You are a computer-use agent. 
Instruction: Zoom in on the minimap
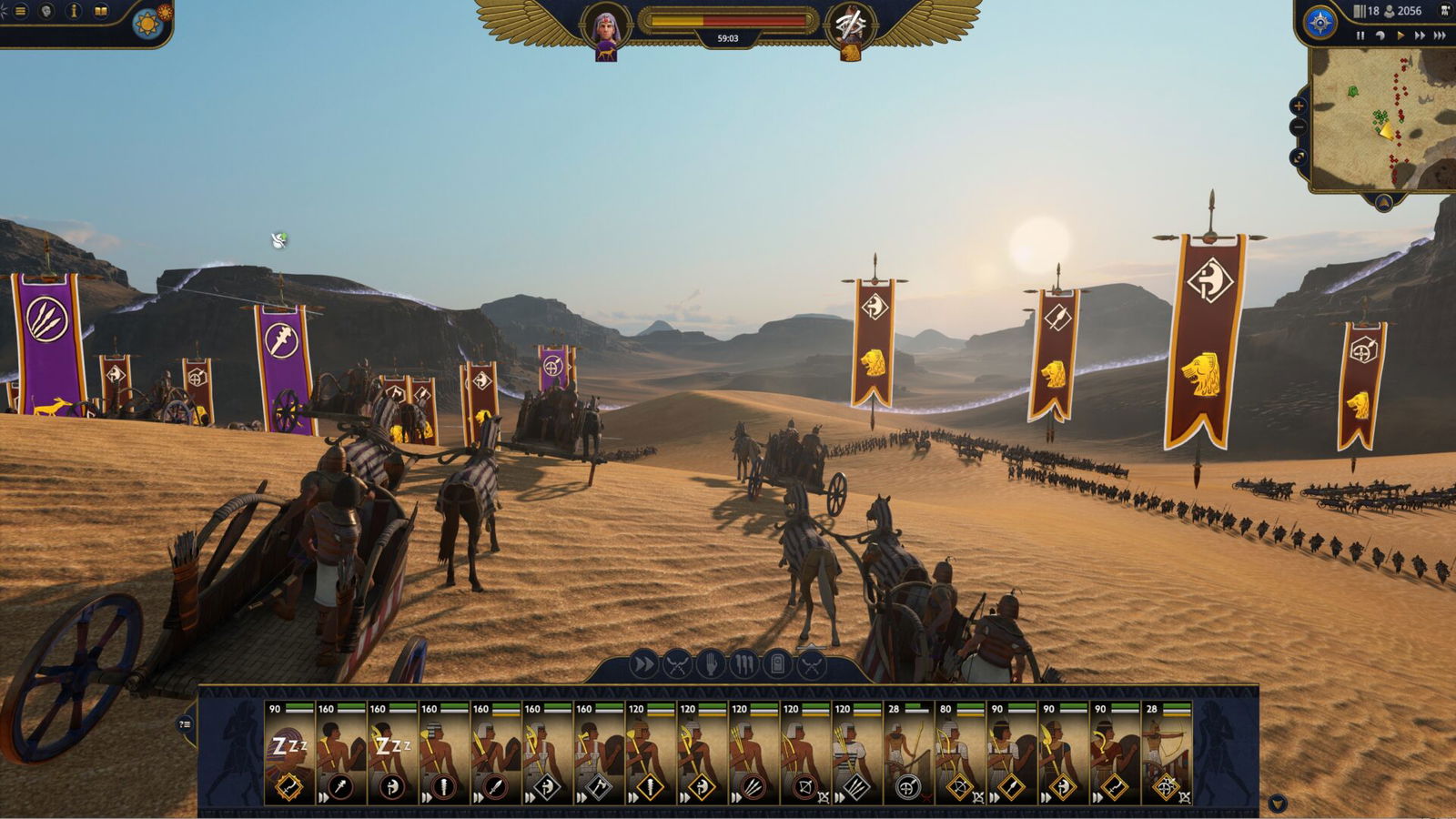coord(1299,106)
